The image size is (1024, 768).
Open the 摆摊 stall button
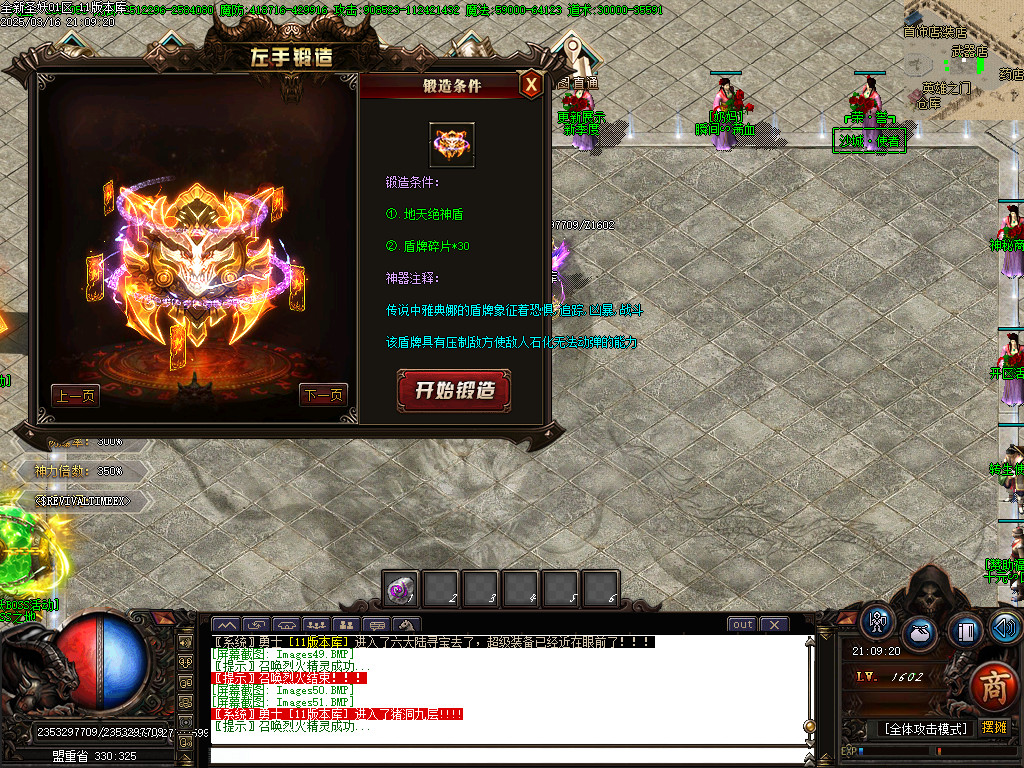point(995,728)
